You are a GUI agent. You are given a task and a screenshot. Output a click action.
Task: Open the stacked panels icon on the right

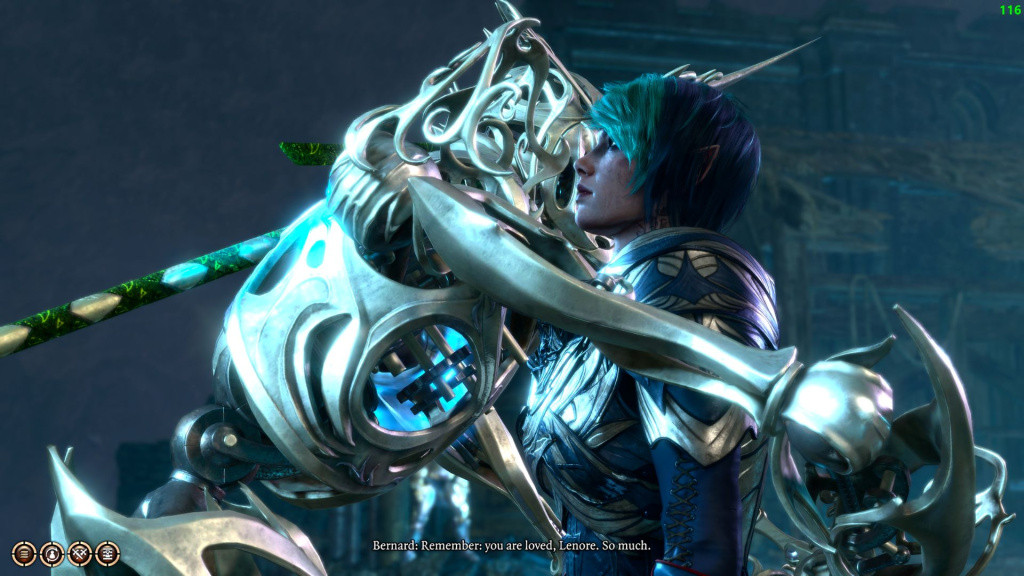(x=107, y=553)
